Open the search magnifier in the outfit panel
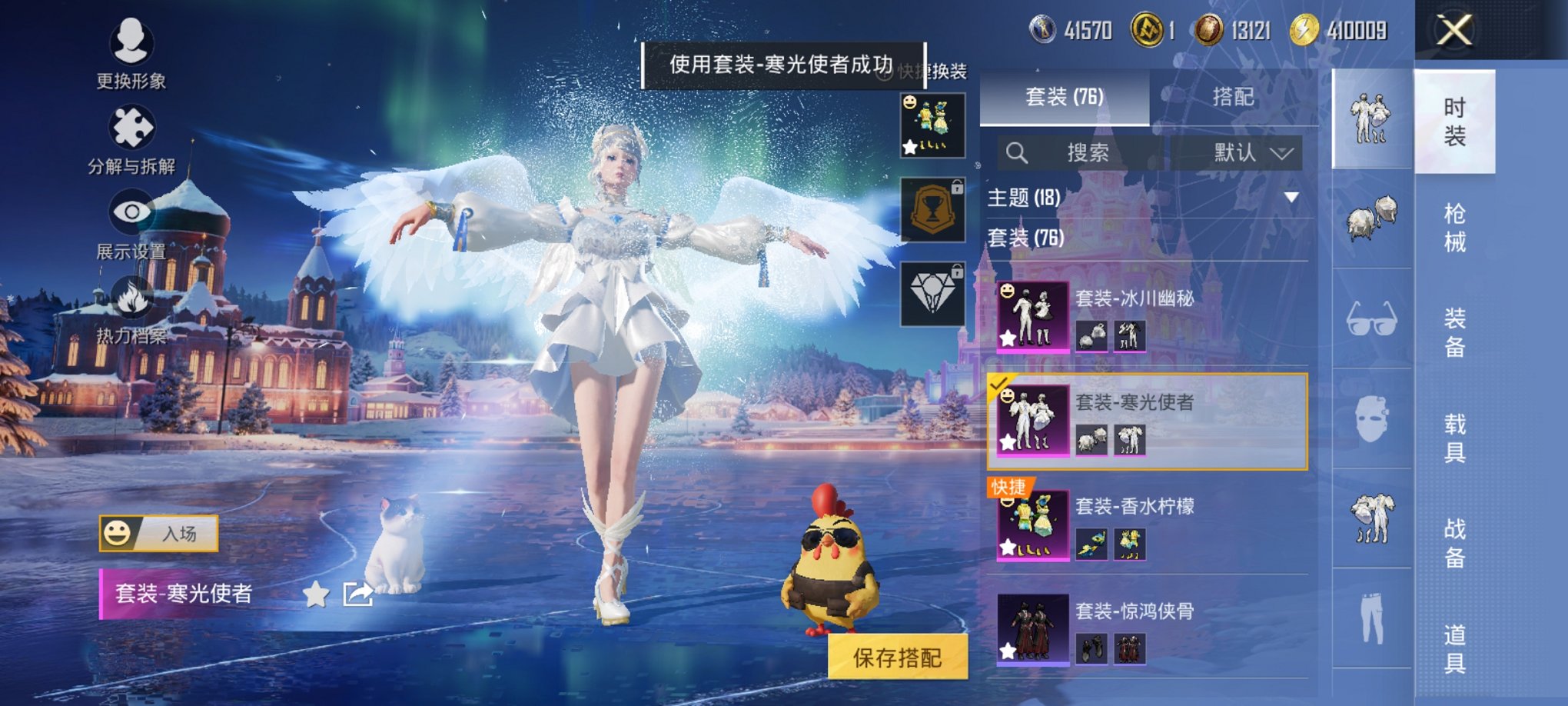Viewport: 1568px width, 706px height. [1018, 152]
